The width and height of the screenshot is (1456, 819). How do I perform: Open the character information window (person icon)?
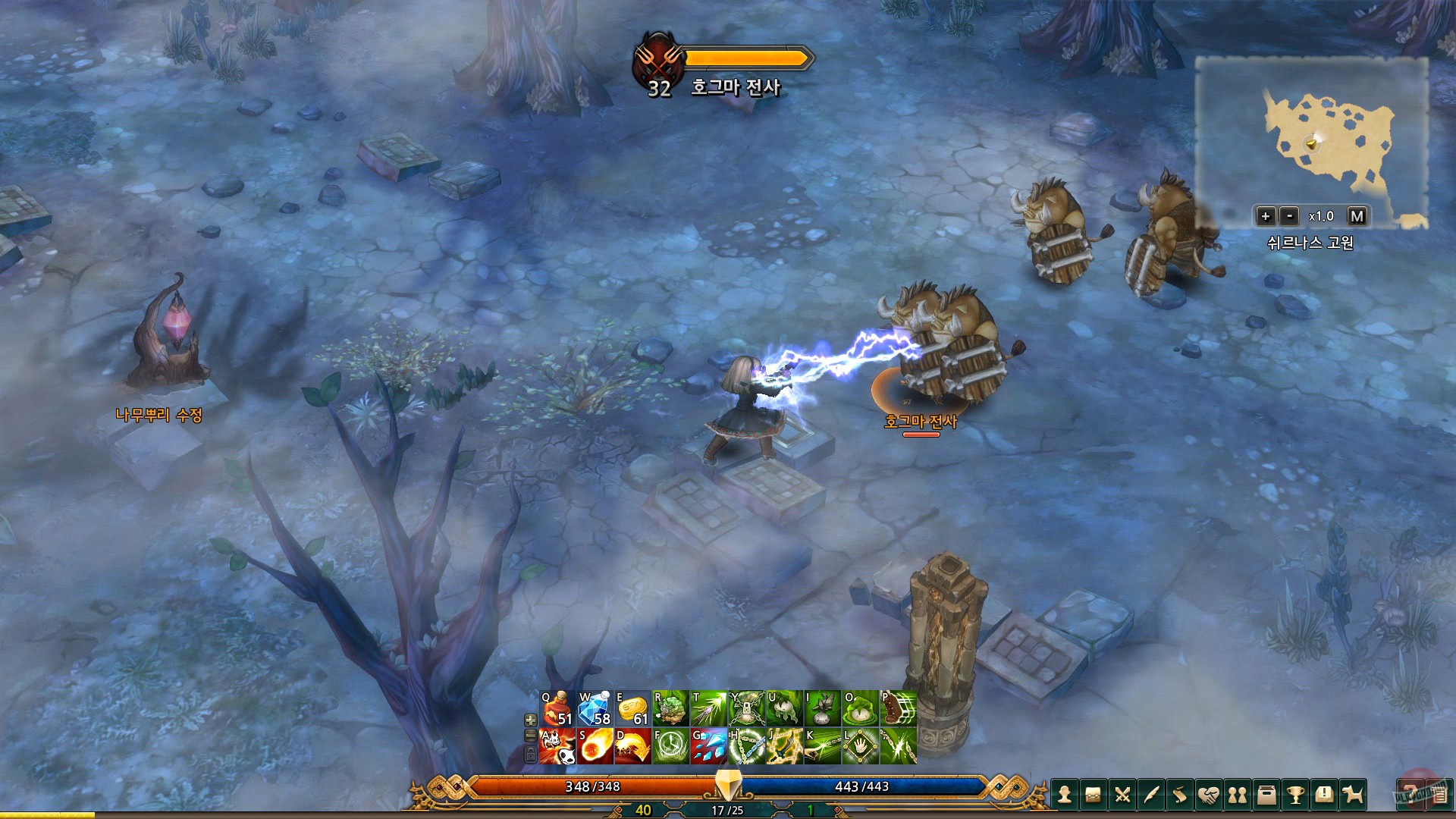(1065, 794)
